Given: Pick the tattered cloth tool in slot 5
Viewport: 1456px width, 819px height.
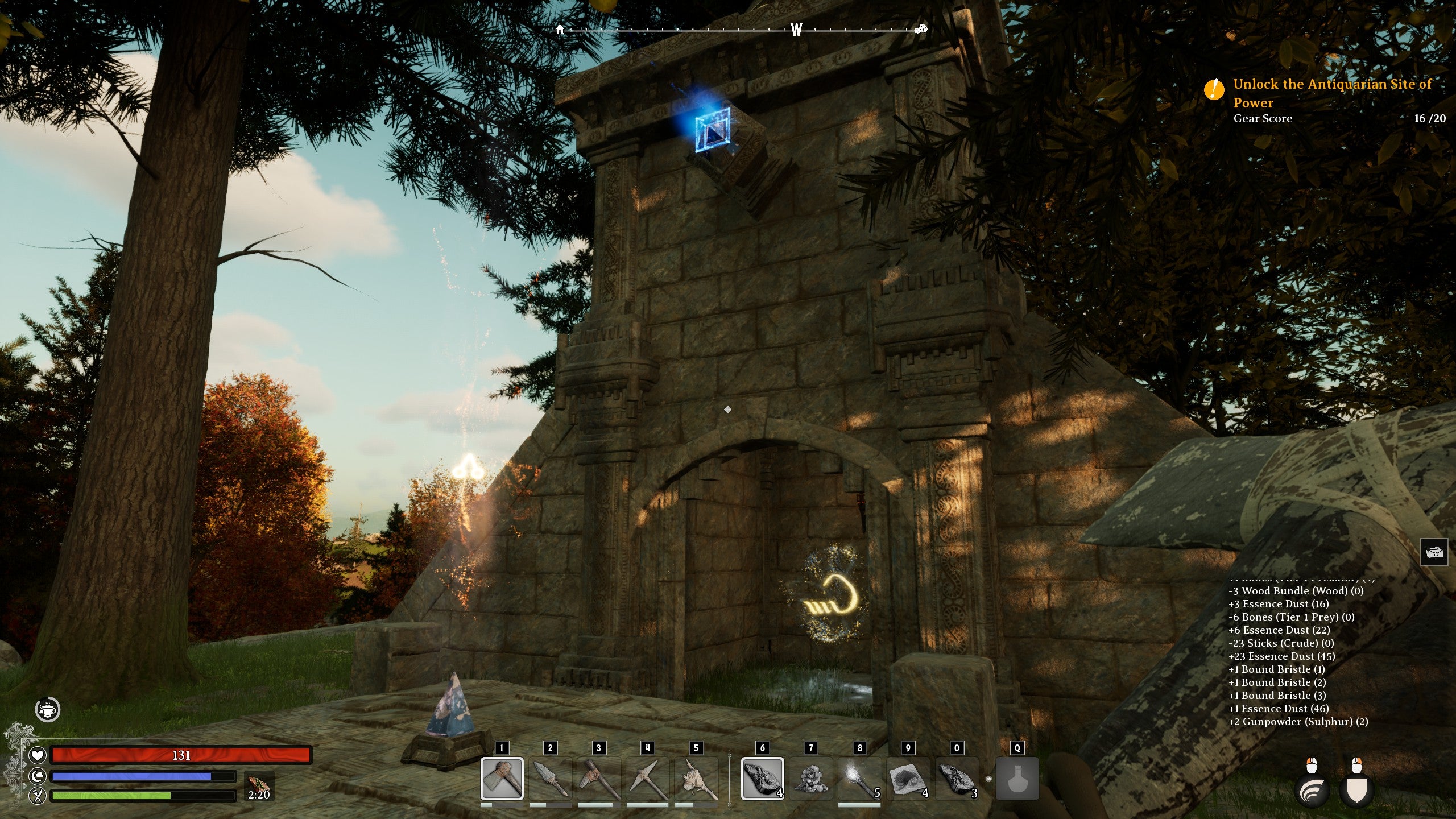Looking at the screenshot, I should click(696, 778).
